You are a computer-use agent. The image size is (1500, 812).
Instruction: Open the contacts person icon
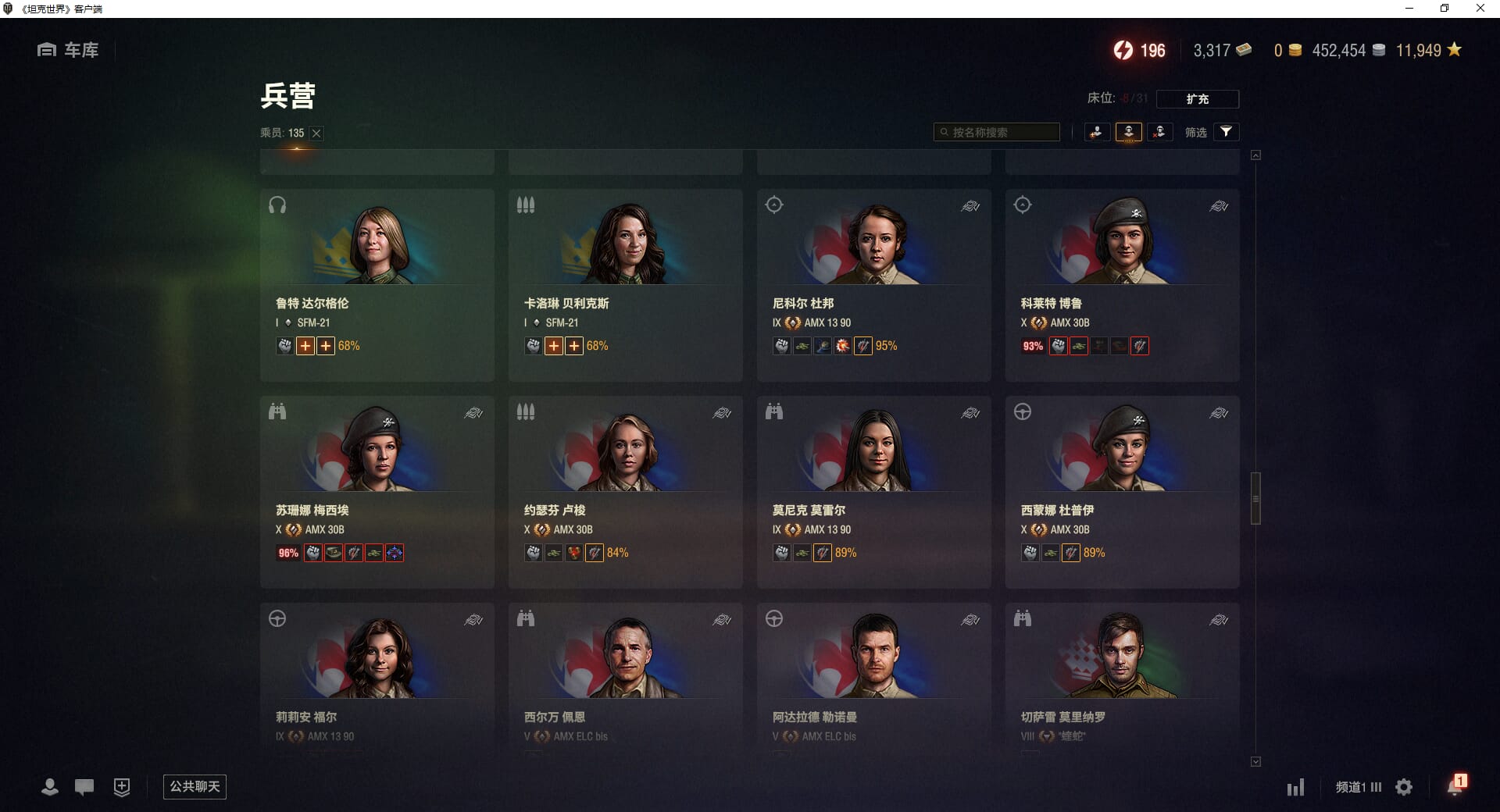(50, 787)
